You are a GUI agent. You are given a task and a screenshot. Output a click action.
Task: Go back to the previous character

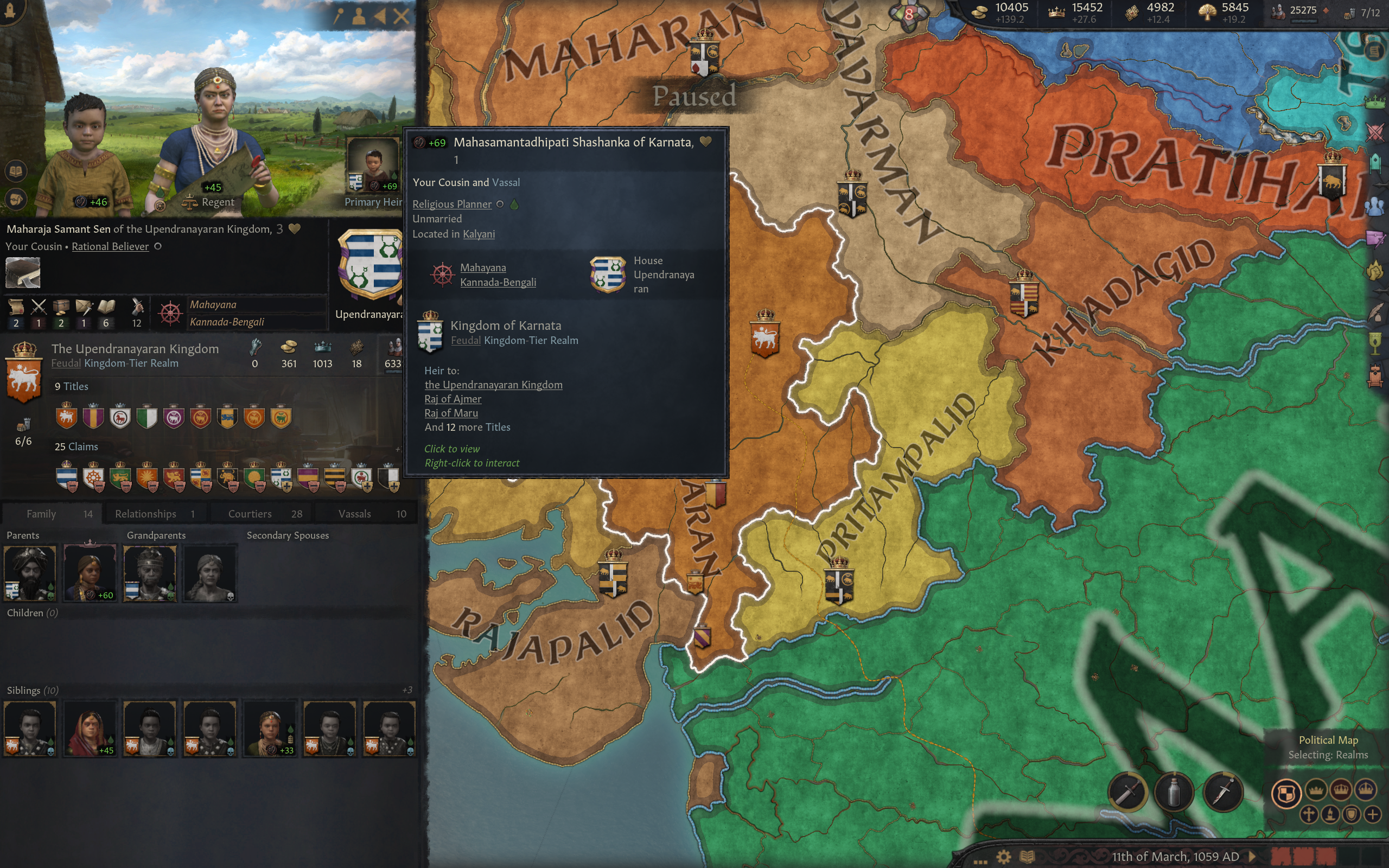coord(380,16)
